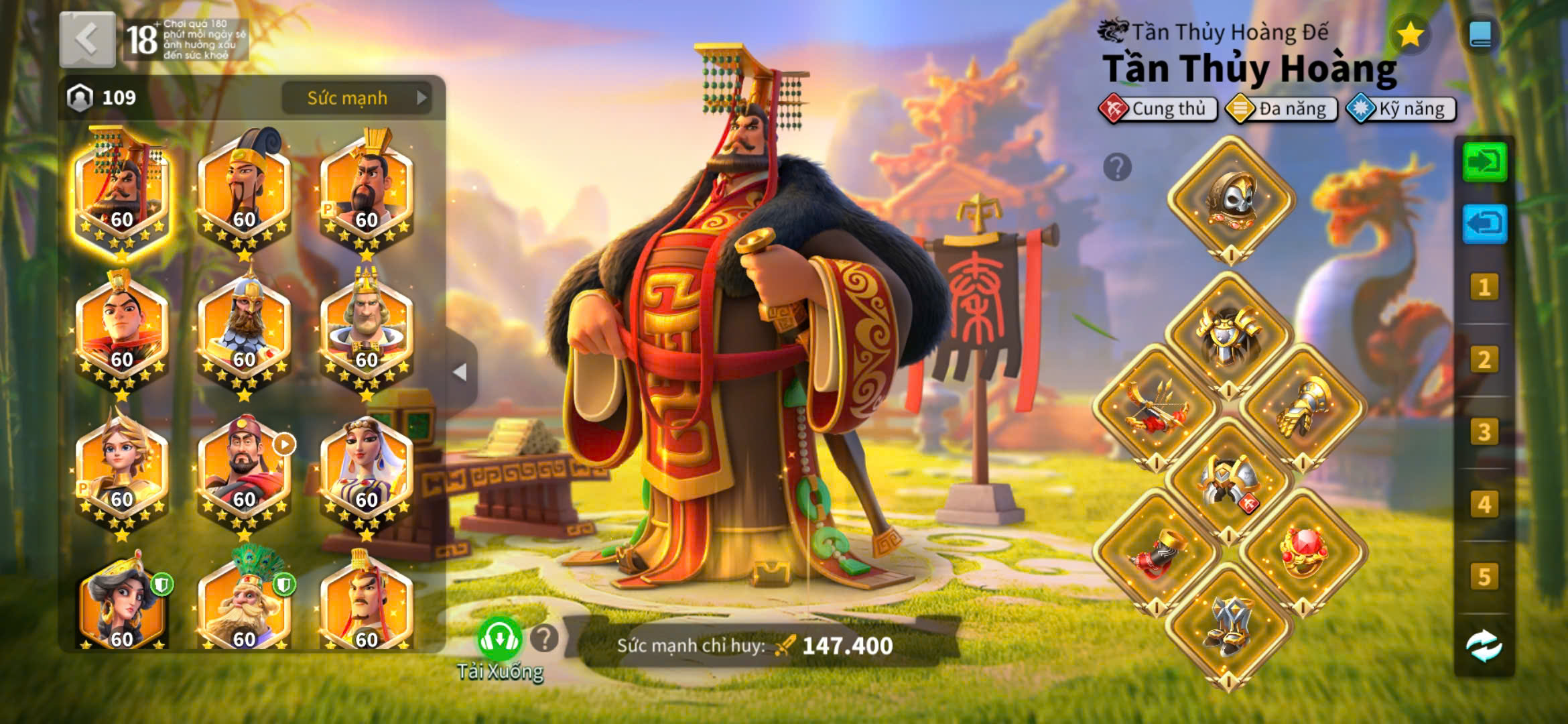Screen dimensions: 1568x724
Task: Select the Tần Thủy Hoàng commander portrait
Action: pos(121,192)
